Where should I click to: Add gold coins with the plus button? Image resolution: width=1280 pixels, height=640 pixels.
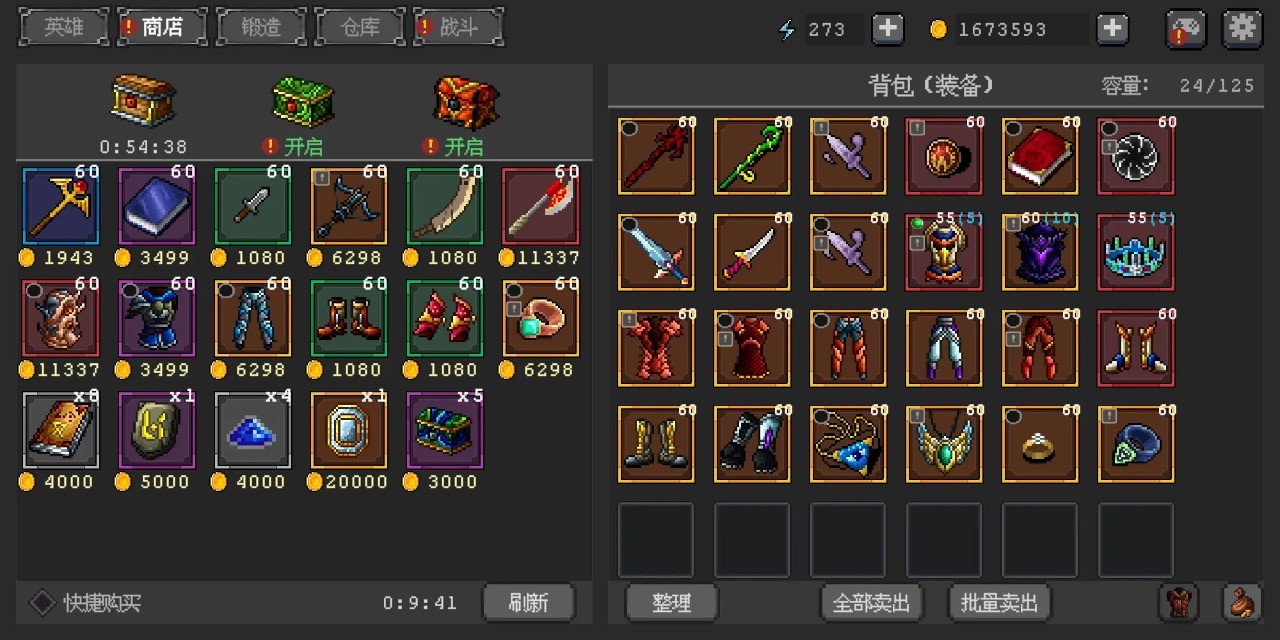click(1112, 29)
